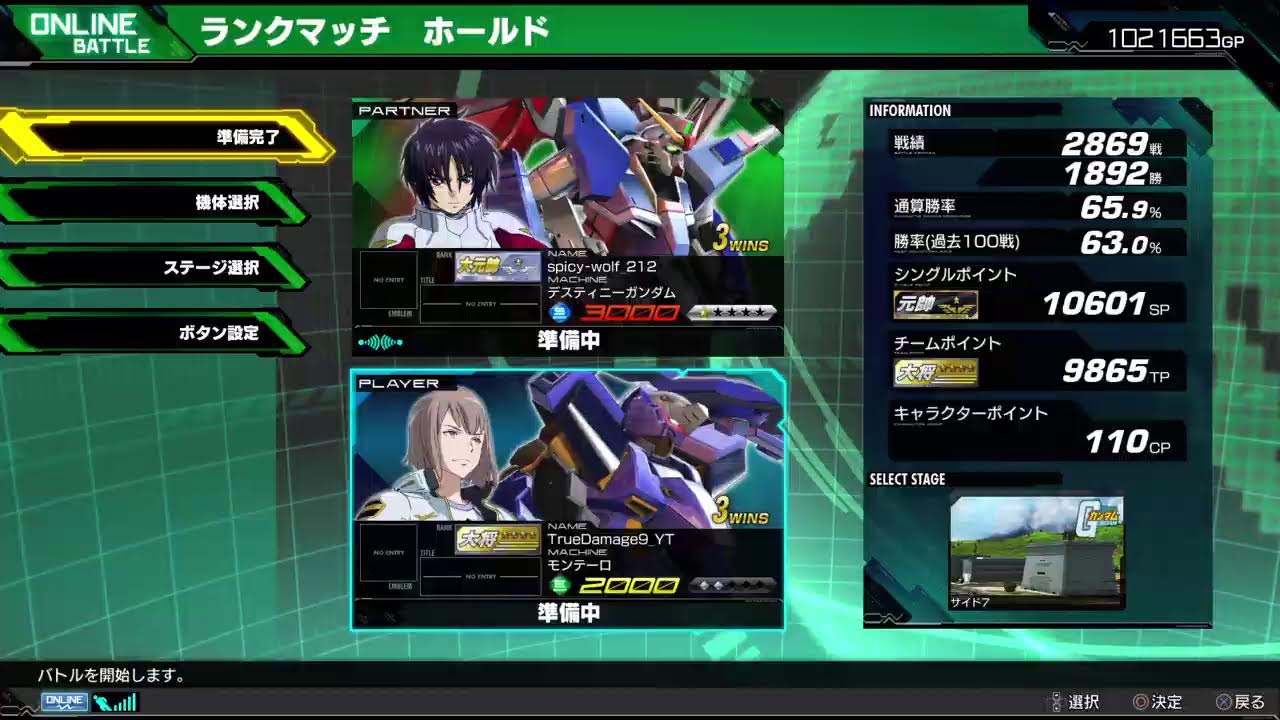Viewport: 1280px width, 720px height.
Task: Click partner name spicy-wolf_212
Action: coord(601,266)
